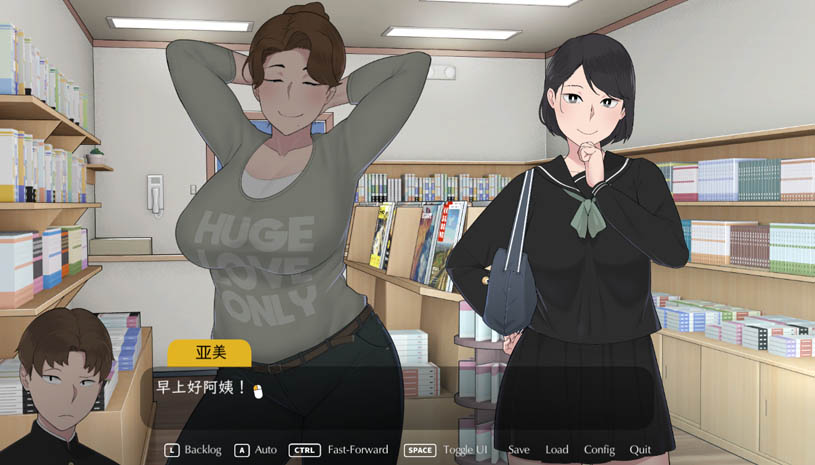Open the Config settings
The width and height of the screenshot is (815, 465).
coord(599,450)
